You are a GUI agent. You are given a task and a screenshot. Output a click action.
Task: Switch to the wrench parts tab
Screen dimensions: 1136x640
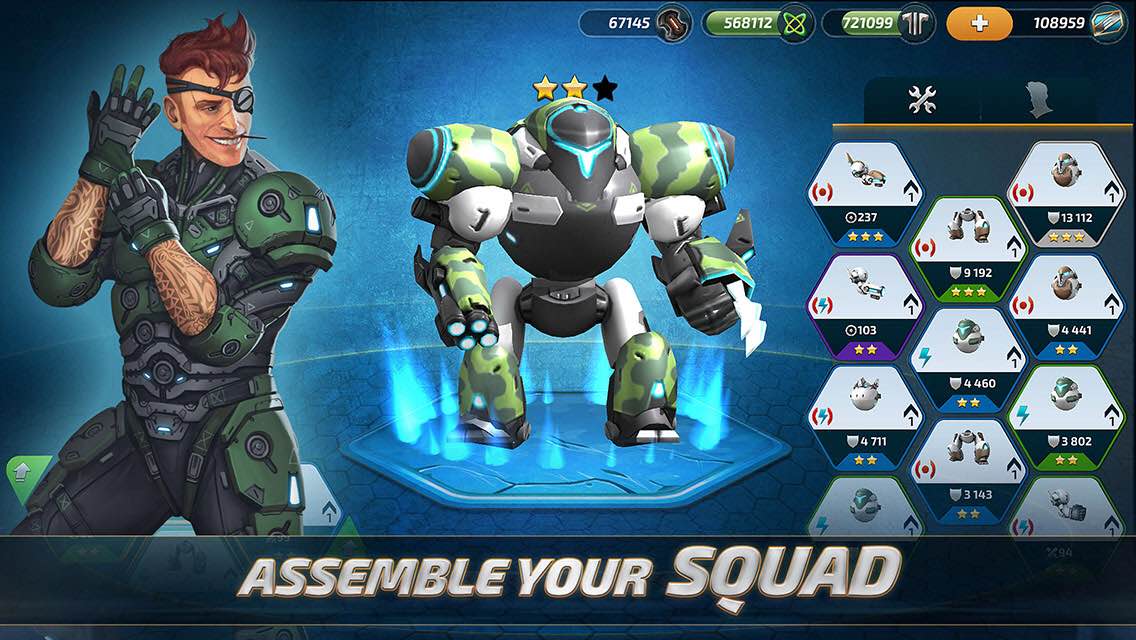921,99
